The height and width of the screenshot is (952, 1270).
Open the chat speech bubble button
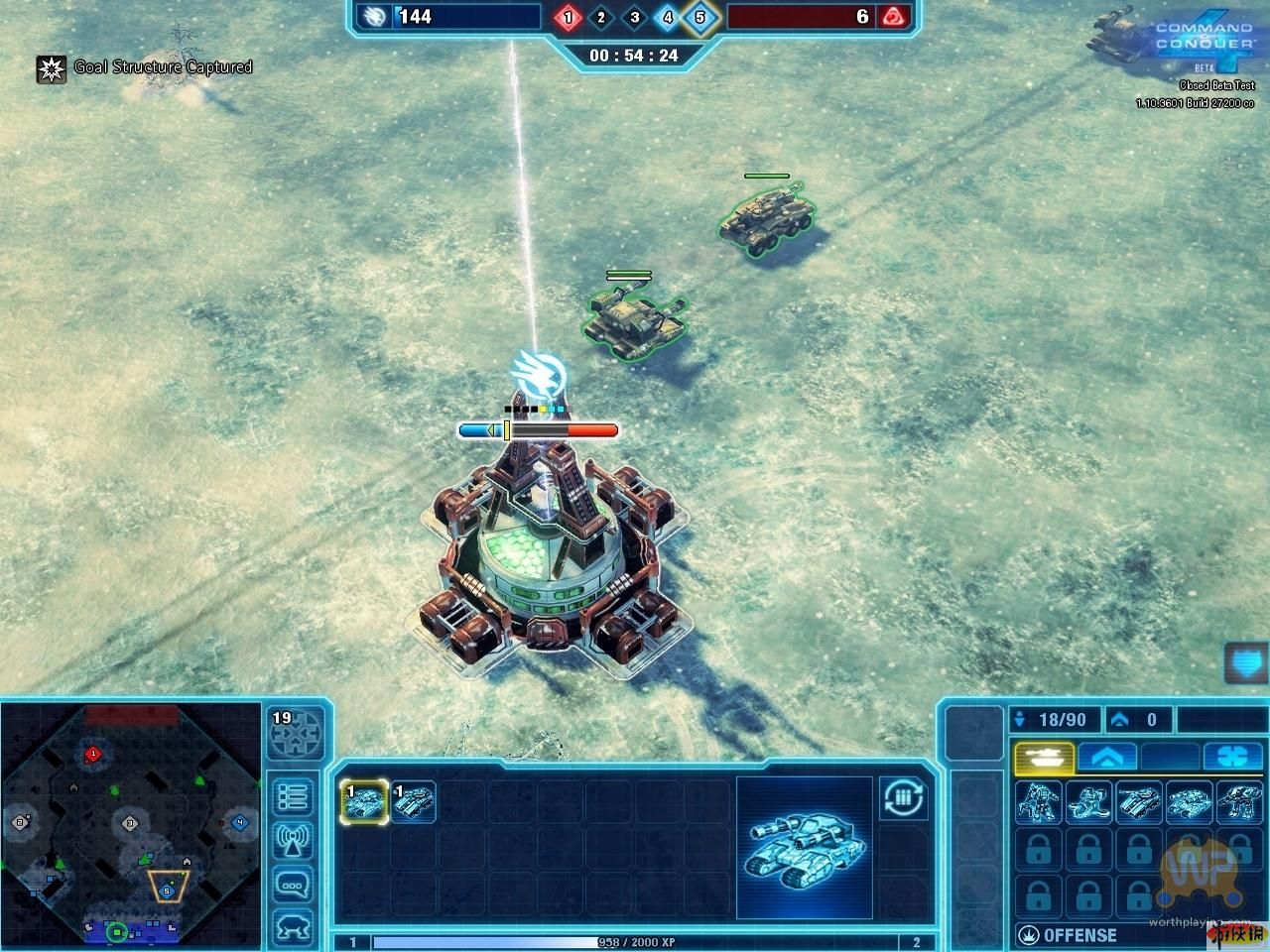[x=293, y=885]
